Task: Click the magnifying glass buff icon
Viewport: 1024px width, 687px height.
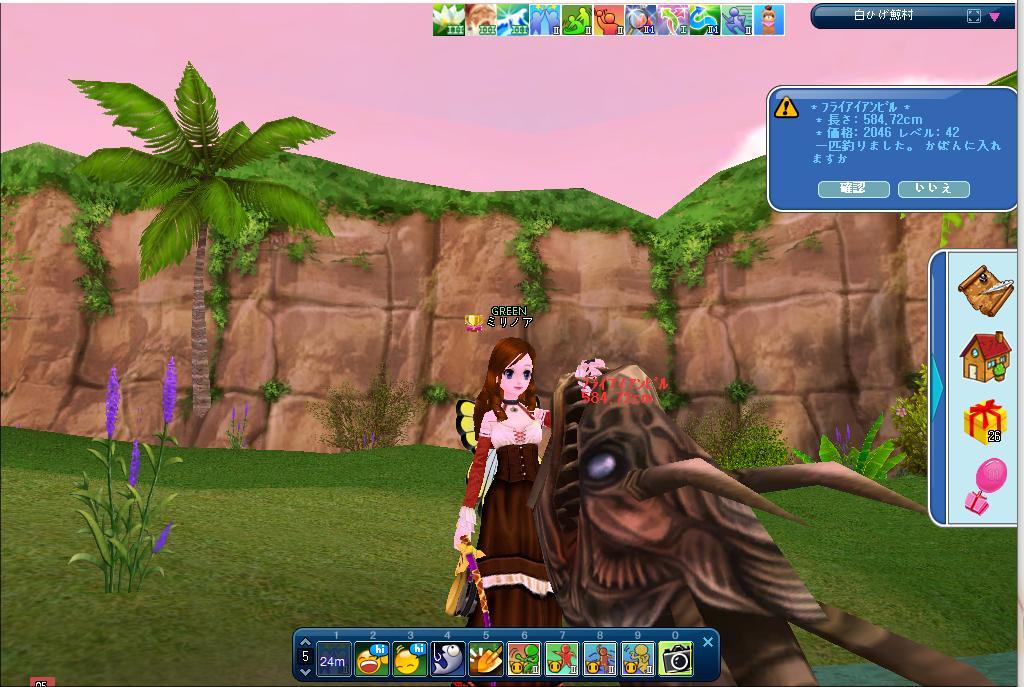Action: coord(640,19)
